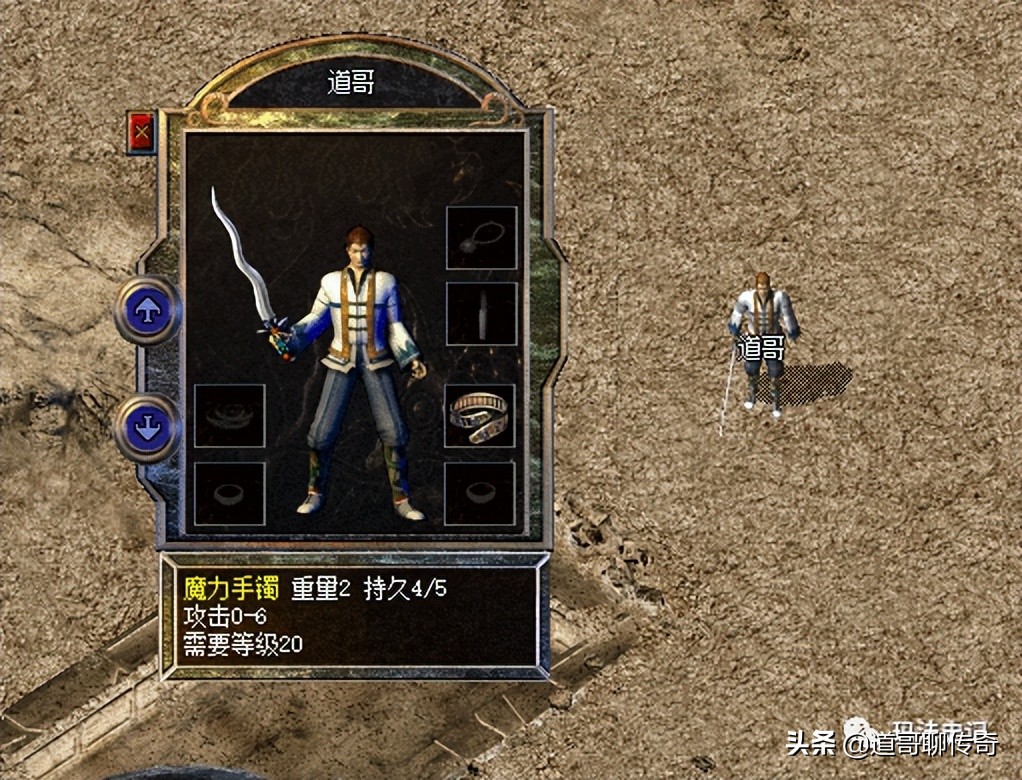Select the equipped 魔力手镯 bracelet
This screenshot has width=1022, height=780.
point(480,415)
